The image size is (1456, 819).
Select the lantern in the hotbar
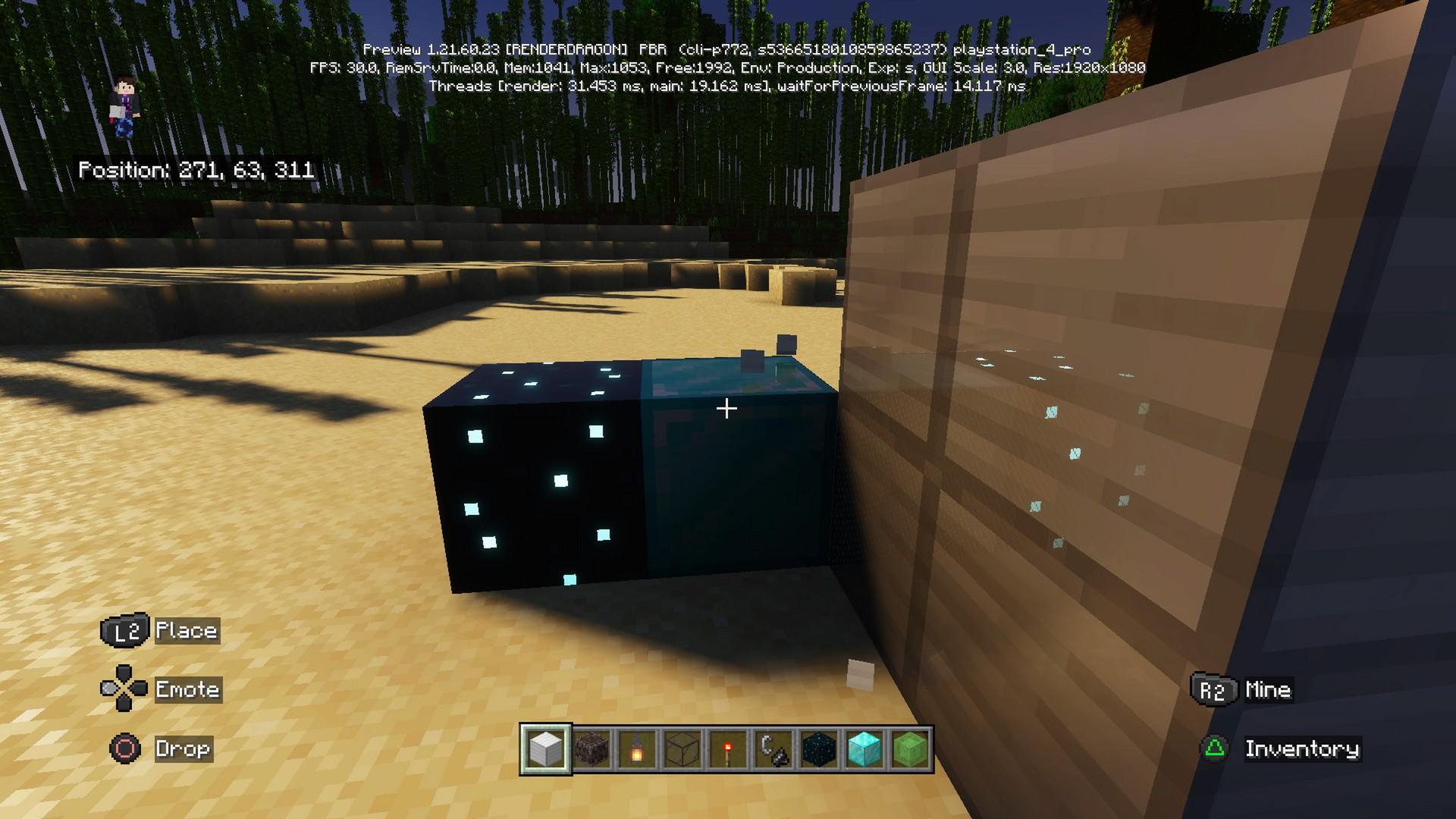(x=637, y=749)
